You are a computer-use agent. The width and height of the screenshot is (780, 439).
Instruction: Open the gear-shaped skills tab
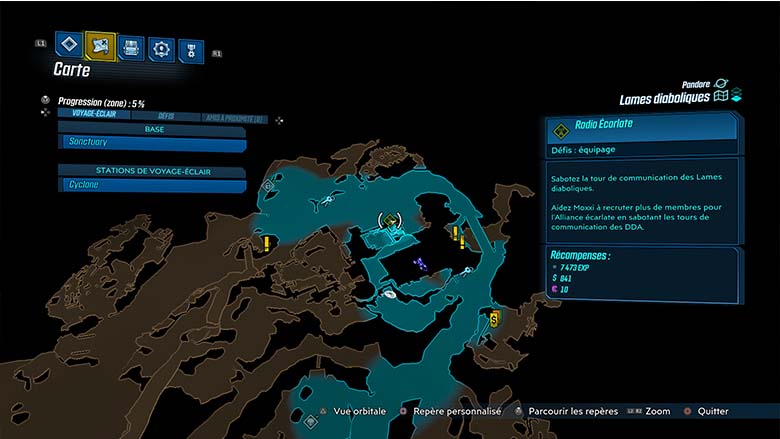click(161, 48)
